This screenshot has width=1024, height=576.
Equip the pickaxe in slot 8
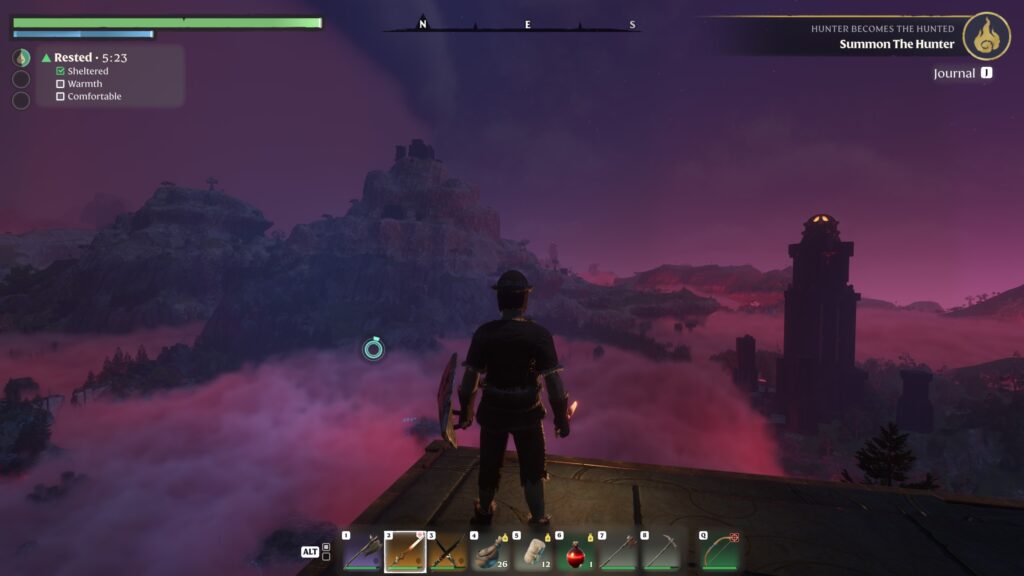661,551
